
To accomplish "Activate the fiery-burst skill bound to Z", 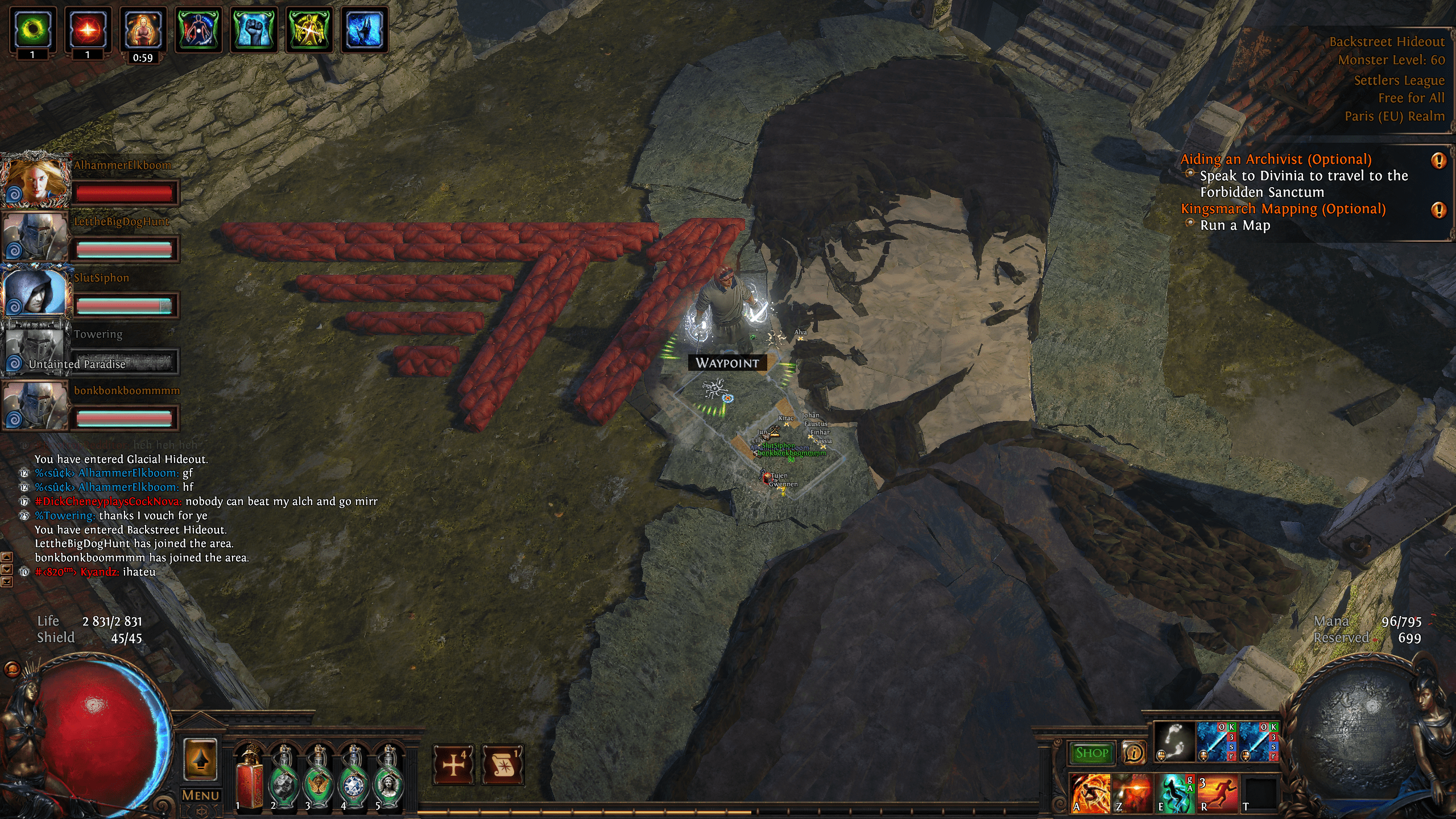I will (x=1132, y=793).
